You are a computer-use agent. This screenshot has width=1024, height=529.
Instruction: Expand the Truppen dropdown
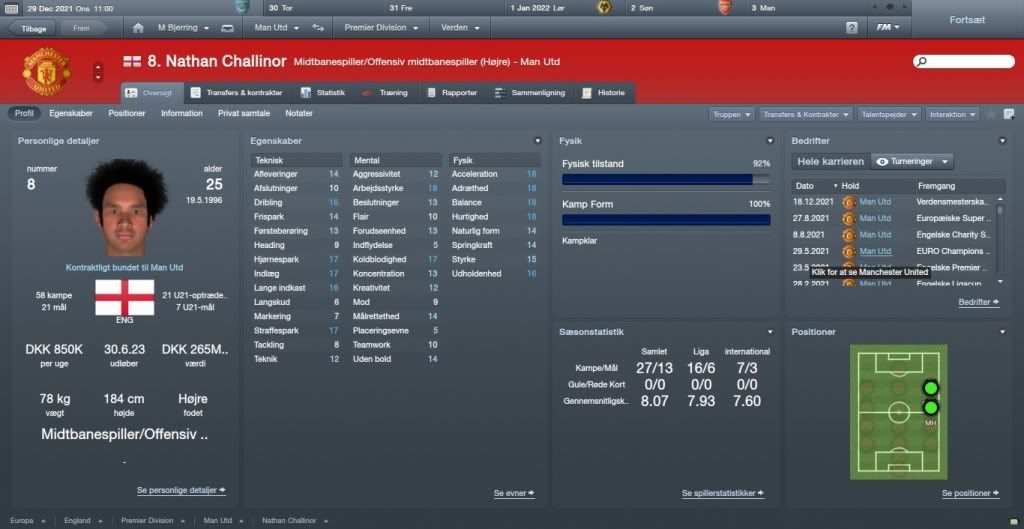click(732, 114)
